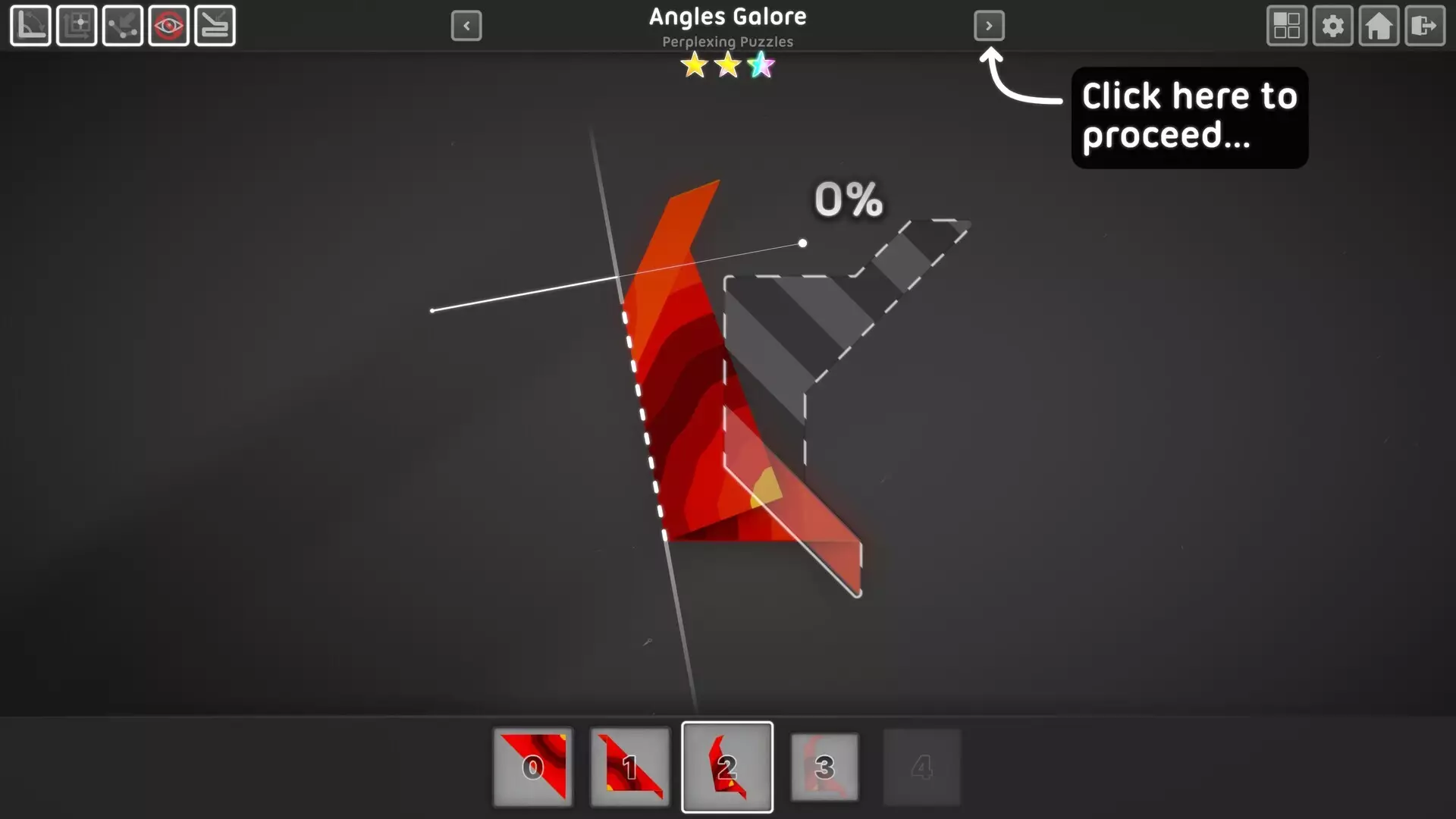Select fold step 0 thumbnail
This screenshot has height=819, width=1456.
coord(532,766)
